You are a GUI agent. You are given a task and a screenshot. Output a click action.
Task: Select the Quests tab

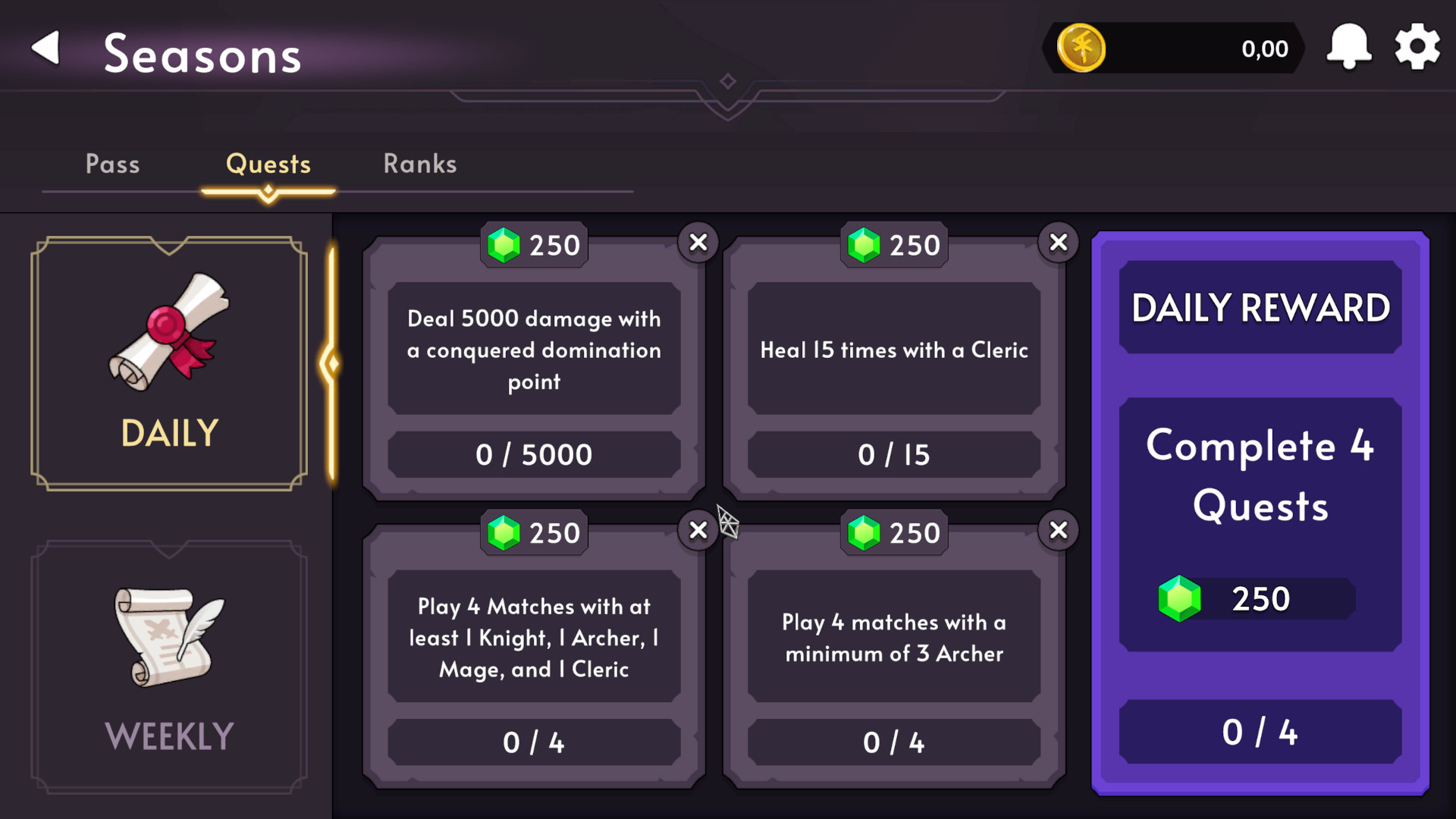coord(268,164)
